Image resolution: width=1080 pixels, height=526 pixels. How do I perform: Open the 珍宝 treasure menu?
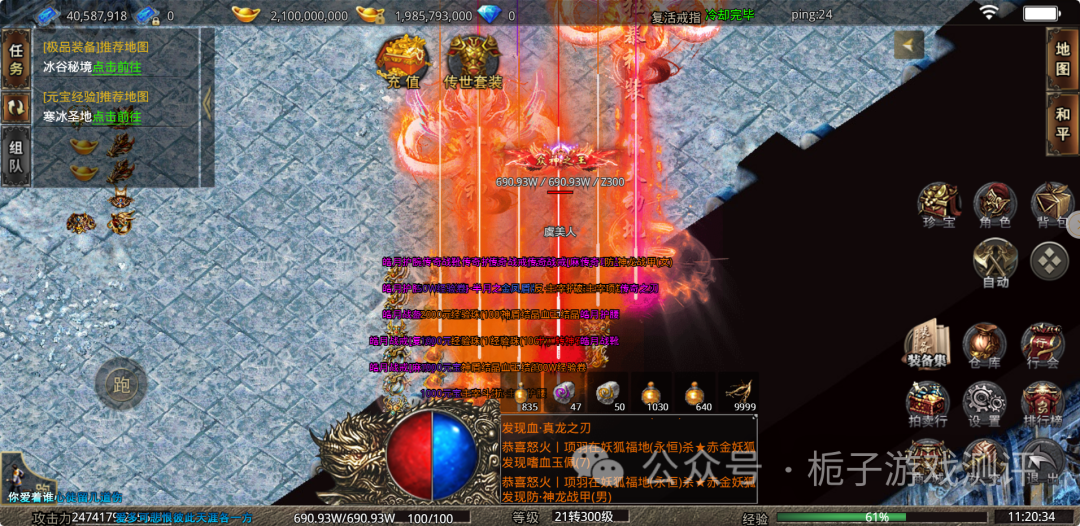coord(937,206)
